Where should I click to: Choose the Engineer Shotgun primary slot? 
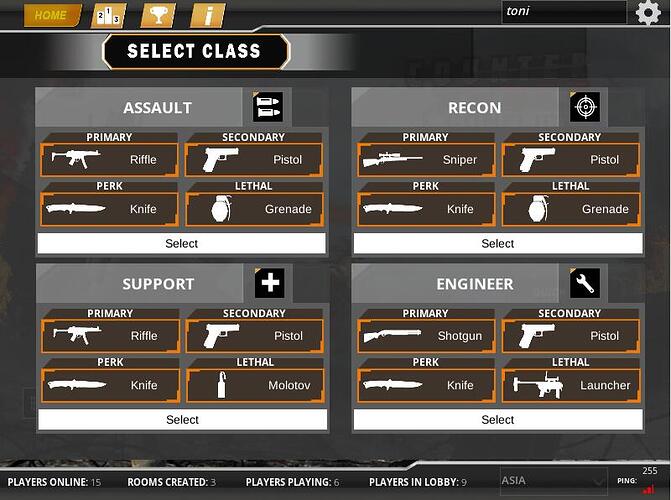coord(426,336)
